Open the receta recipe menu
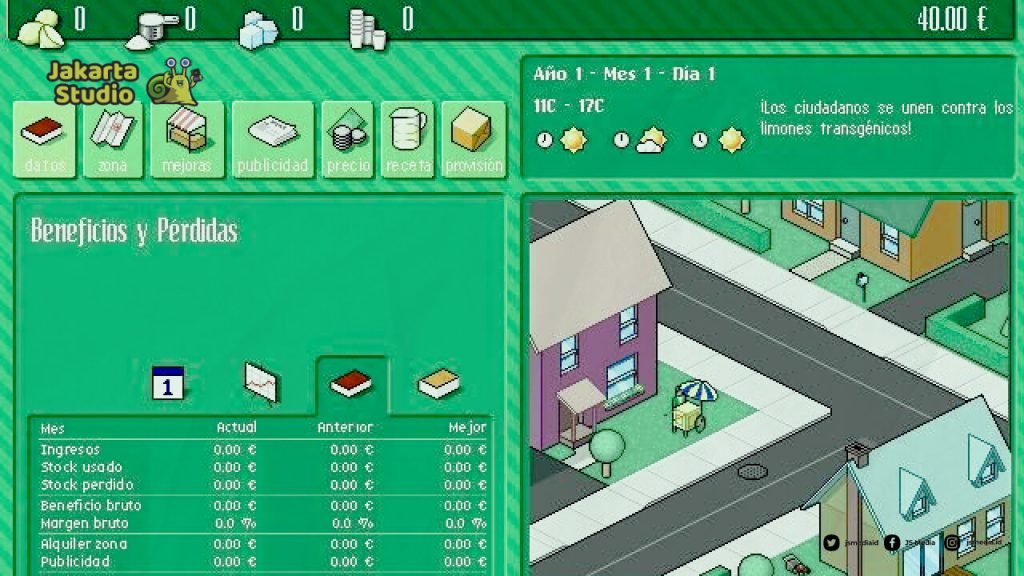Image resolution: width=1024 pixels, height=576 pixels. [407, 140]
